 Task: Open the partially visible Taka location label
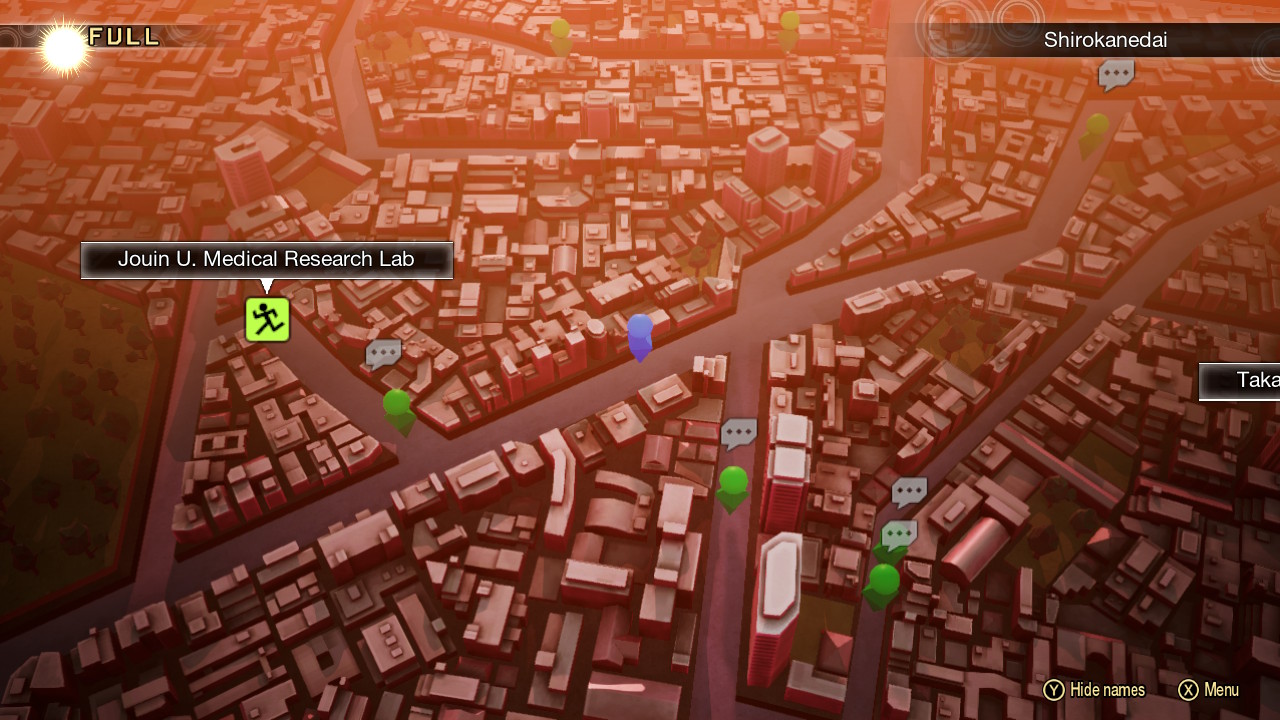click(1240, 381)
